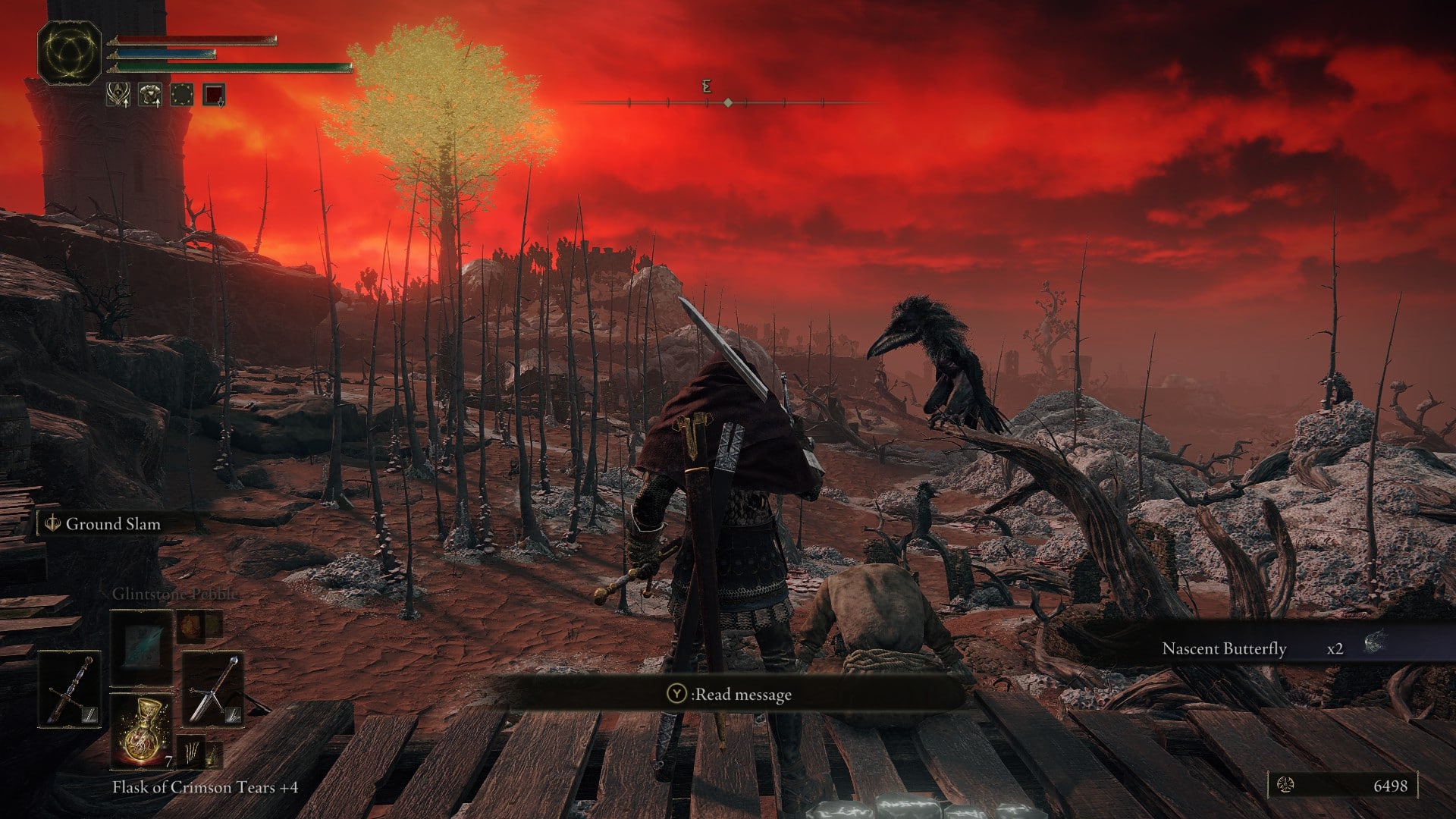
Task: Click the compass bar at top
Action: tap(727, 102)
